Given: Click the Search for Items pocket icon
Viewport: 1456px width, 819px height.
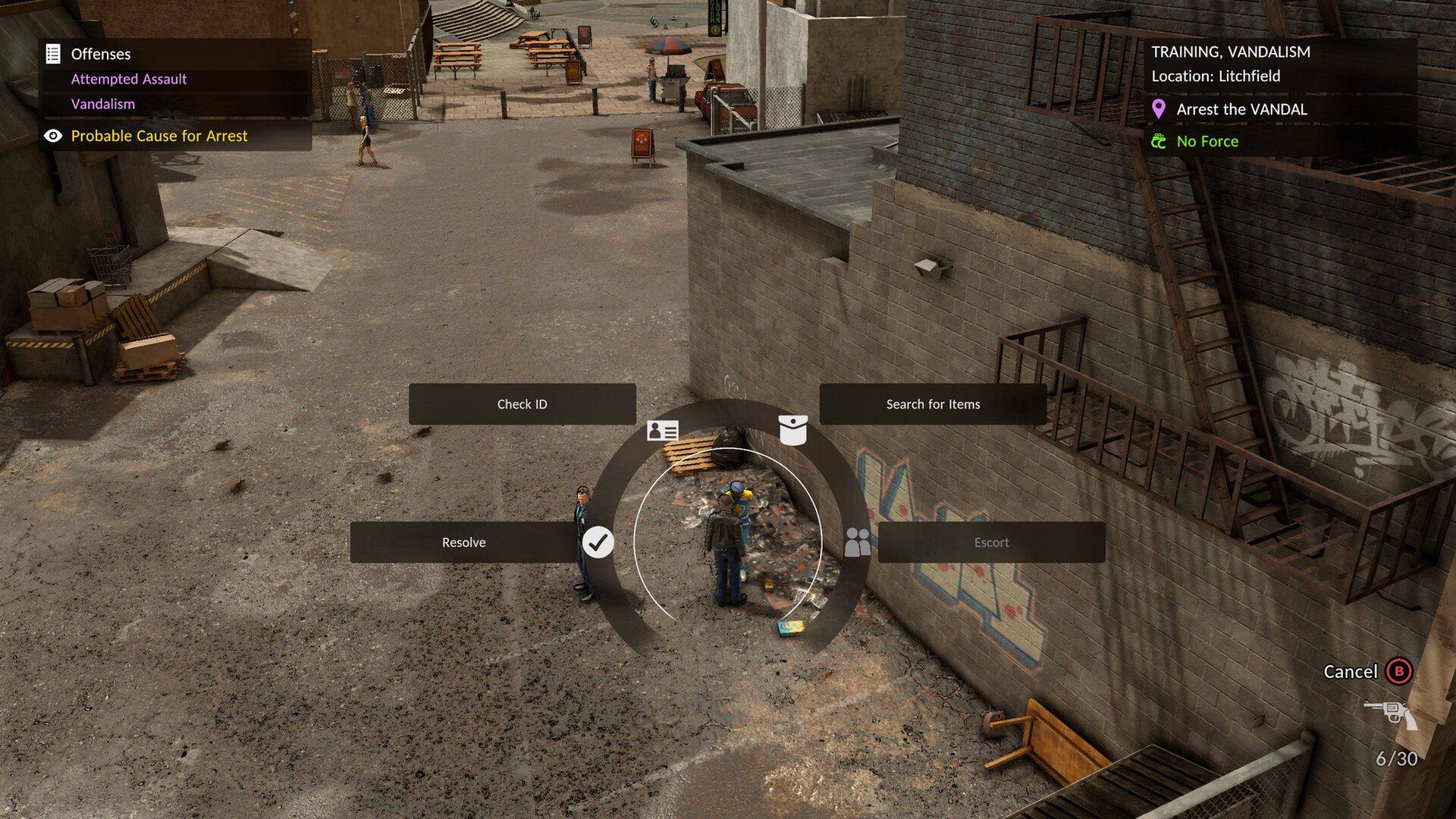Looking at the screenshot, I should pyautogui.click(x=795, y=430).
